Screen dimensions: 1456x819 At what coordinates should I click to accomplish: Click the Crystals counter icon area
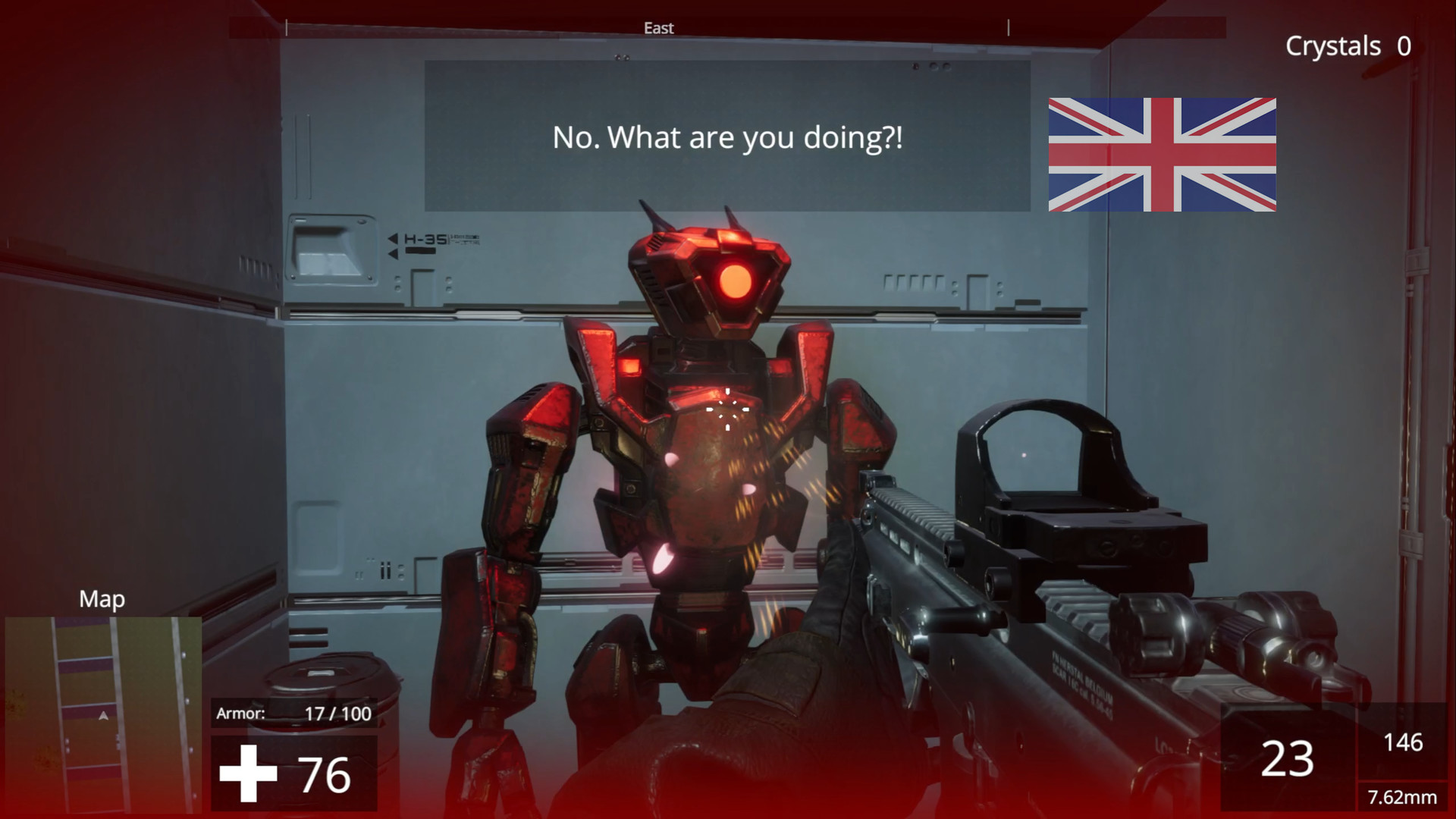click(1348, 45)
